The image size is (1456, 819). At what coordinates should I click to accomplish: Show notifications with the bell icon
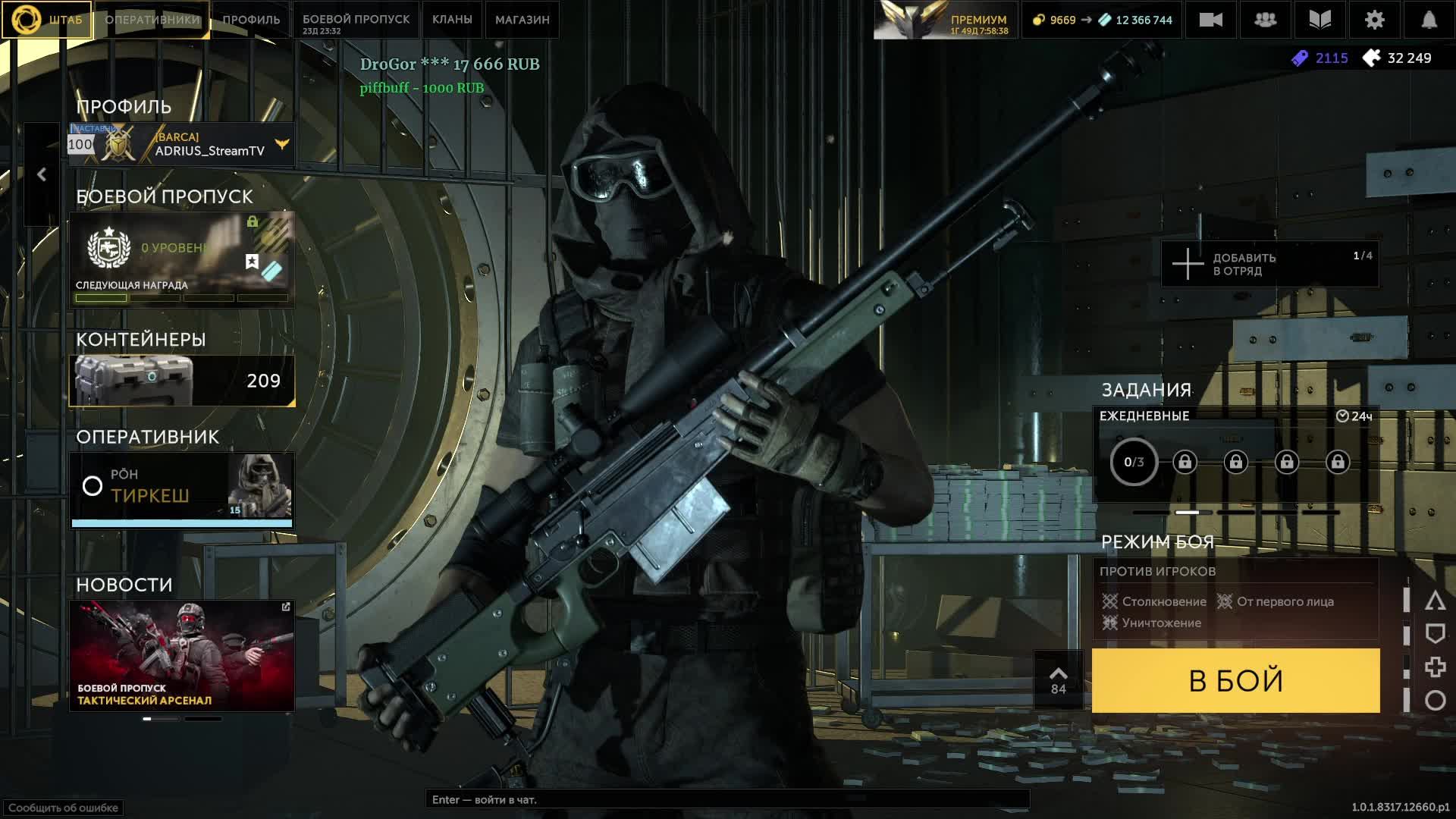click(1429, 20)
